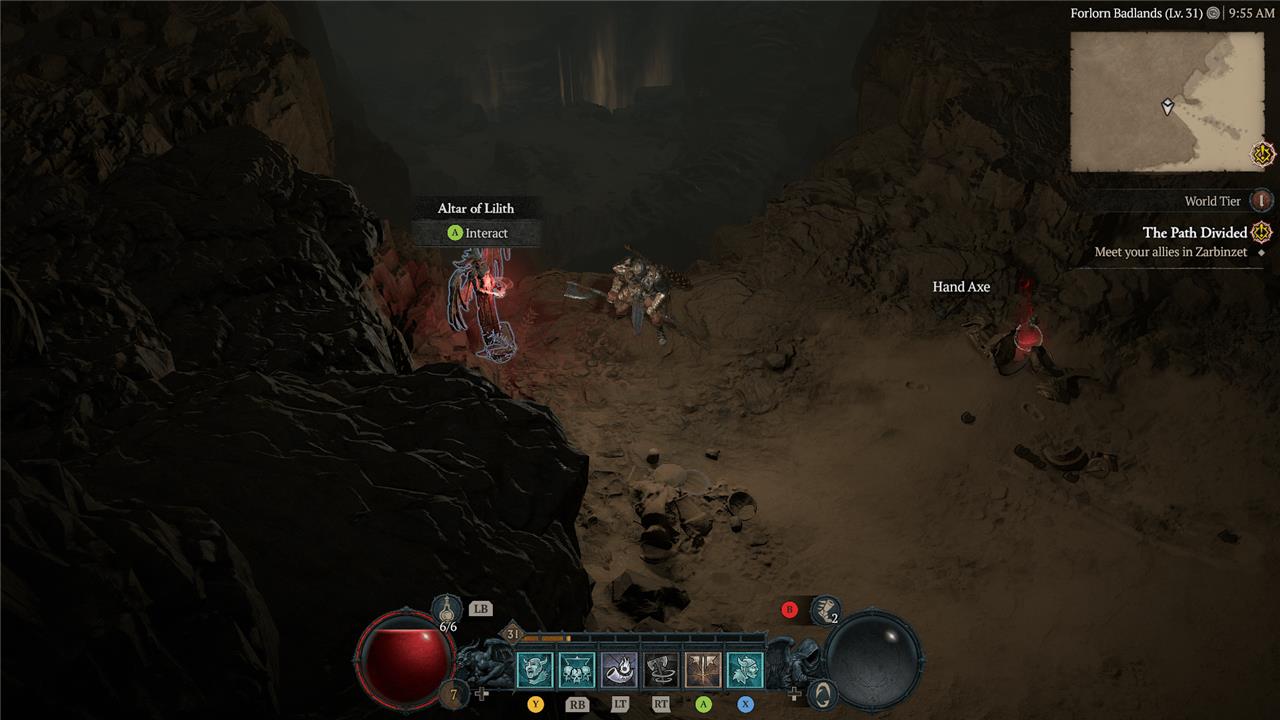The height and width of the screenshot is (720, 1280).
Task: Activate the three skulls skill
Action: (577, 670)
